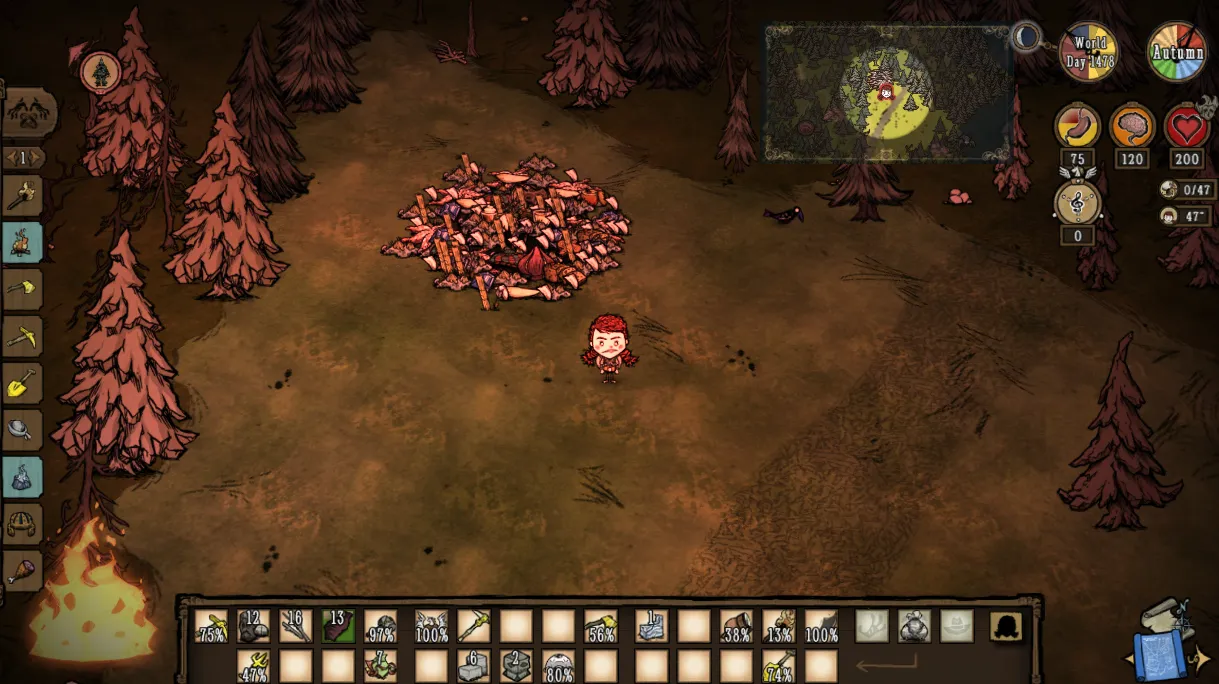Screen dimensions: 1219x684
Task: Click the Skill tree badge icon
Action: click(101, 72)
